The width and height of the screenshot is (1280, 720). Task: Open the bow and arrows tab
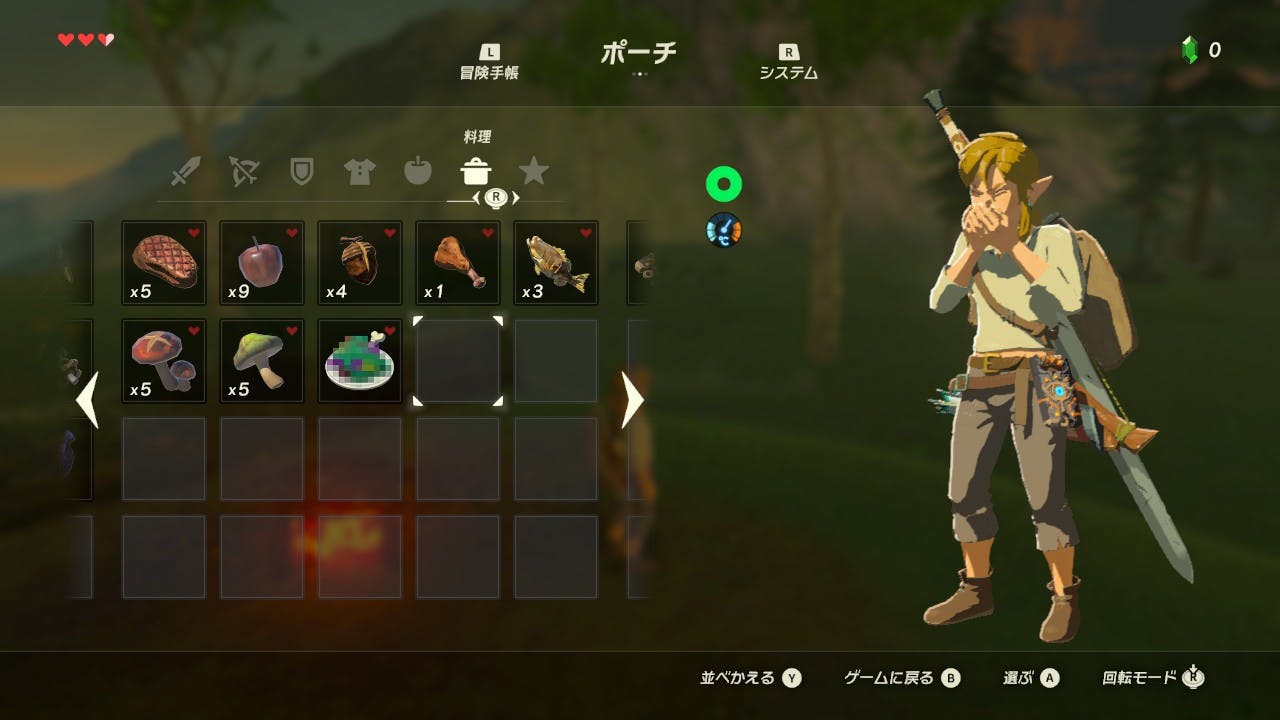coord(243,172)
